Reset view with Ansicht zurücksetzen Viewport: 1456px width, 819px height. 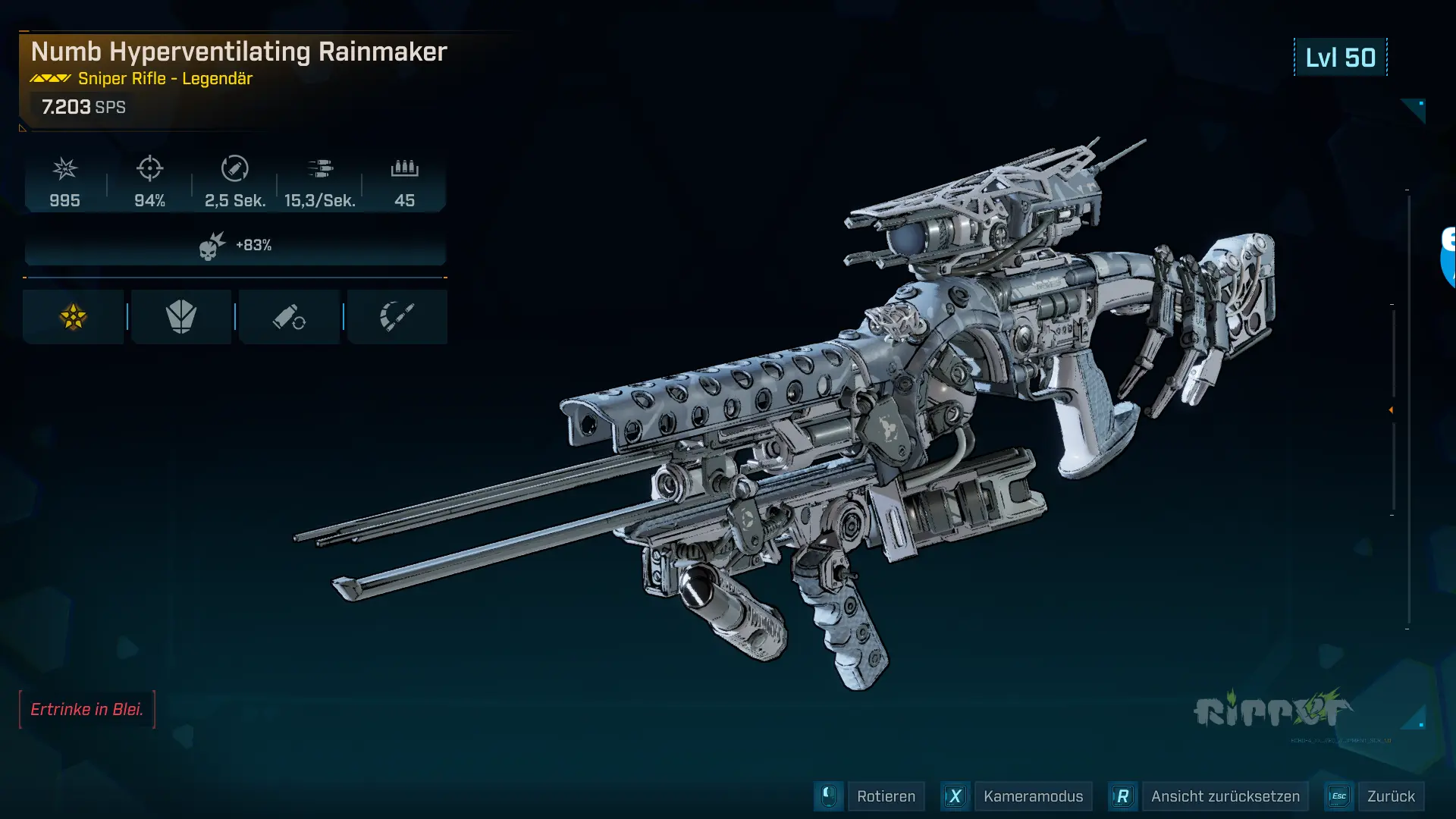(1225, 796)
